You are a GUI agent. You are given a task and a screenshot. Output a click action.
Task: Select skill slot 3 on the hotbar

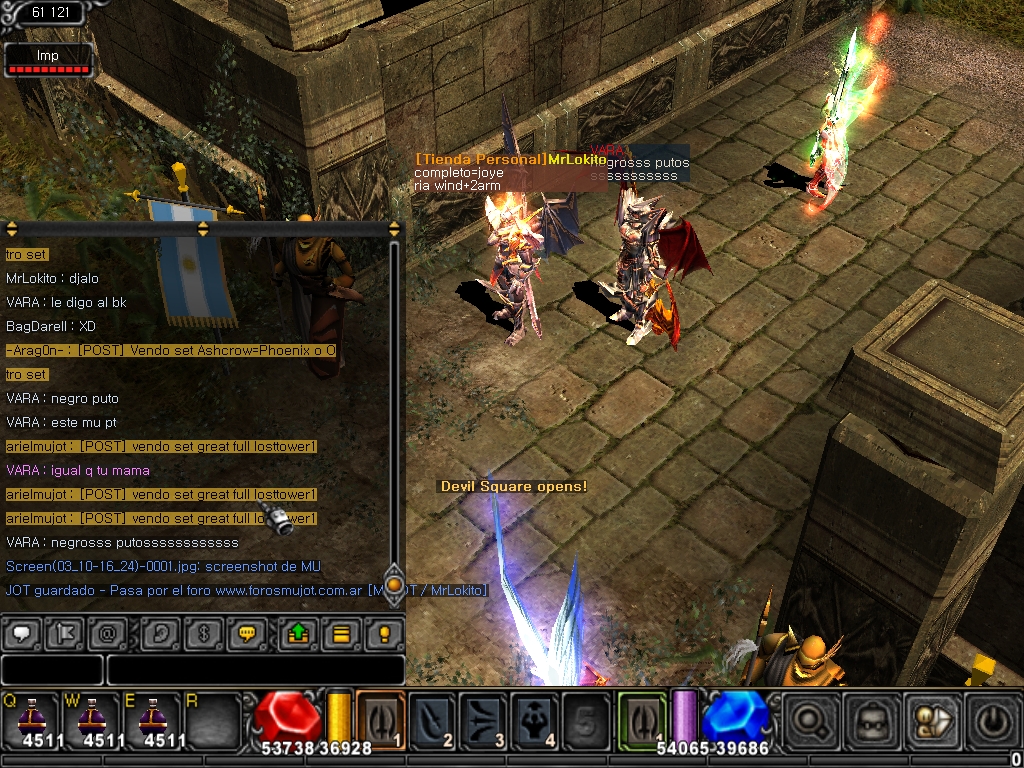[484, 718]
